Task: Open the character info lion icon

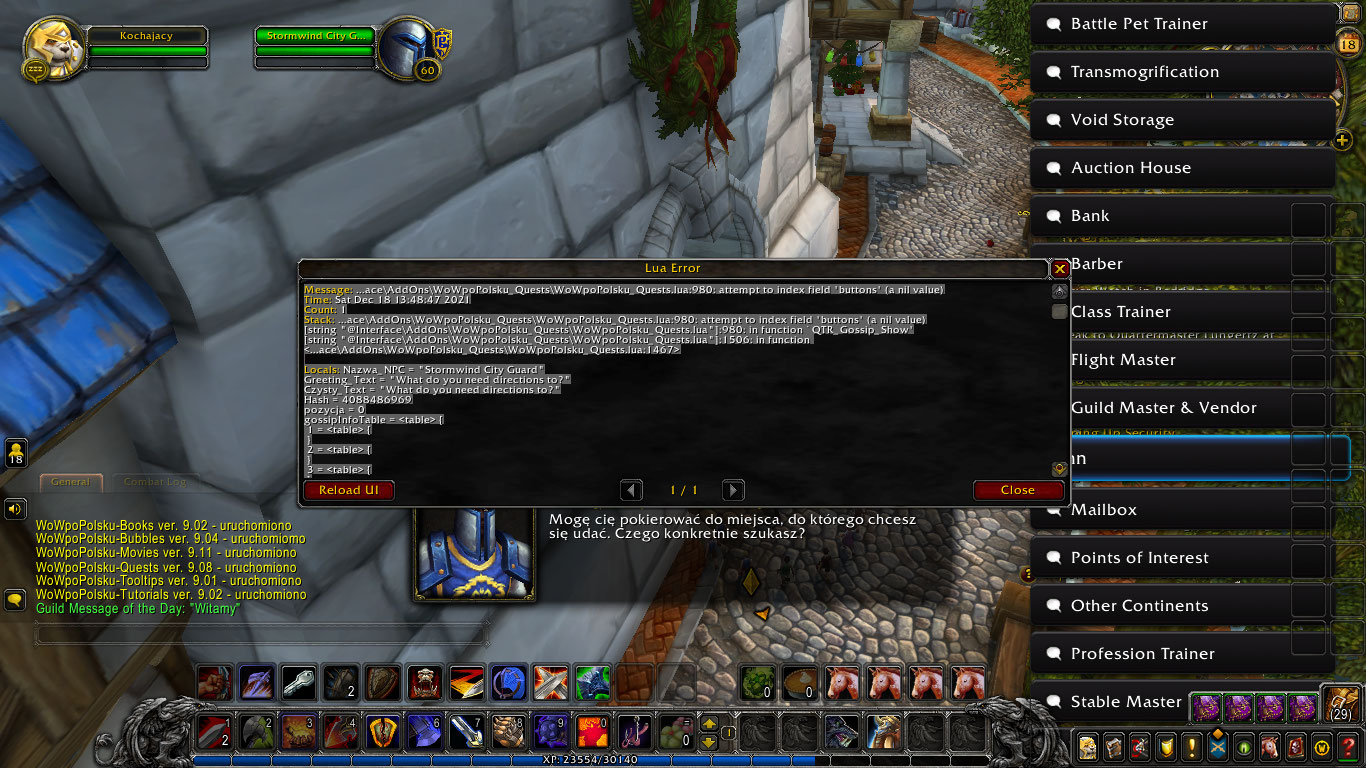Action: tap(1087, 747)
